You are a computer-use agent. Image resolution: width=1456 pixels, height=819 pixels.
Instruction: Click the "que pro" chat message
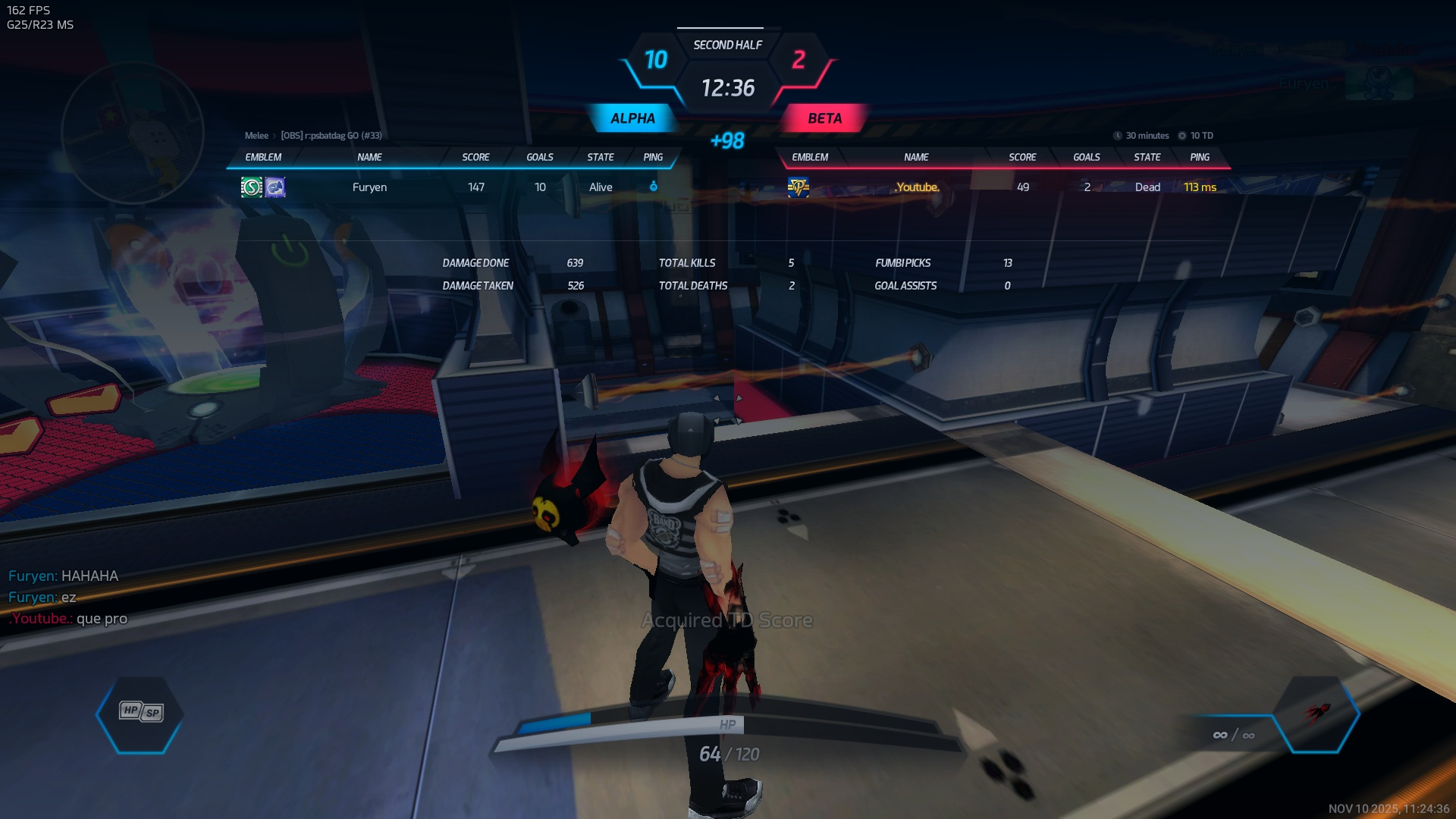(x=102, y=619)
